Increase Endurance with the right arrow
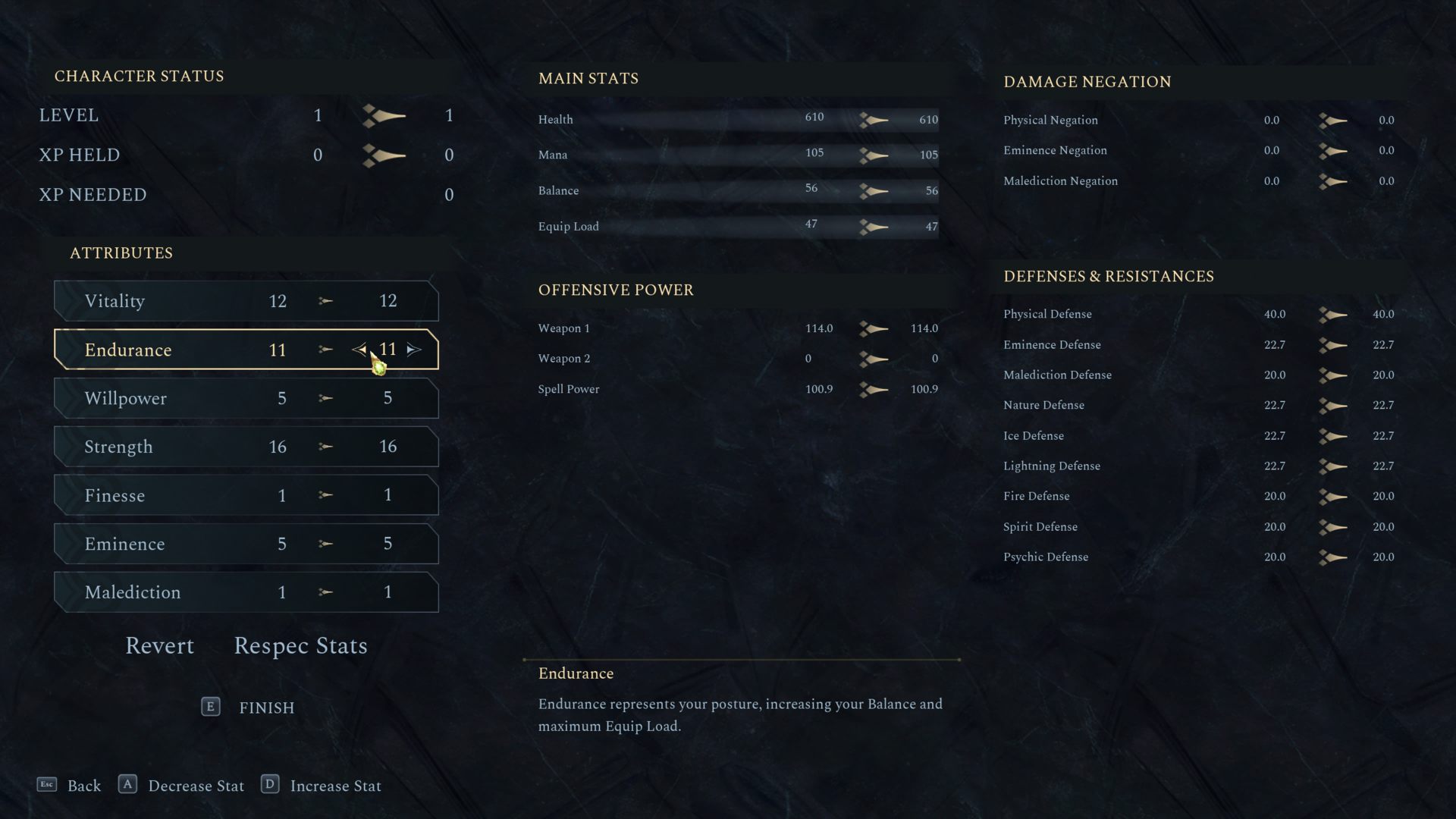Image resolution: width=1456 pixels, height=819 pixels. pos(414,350)
